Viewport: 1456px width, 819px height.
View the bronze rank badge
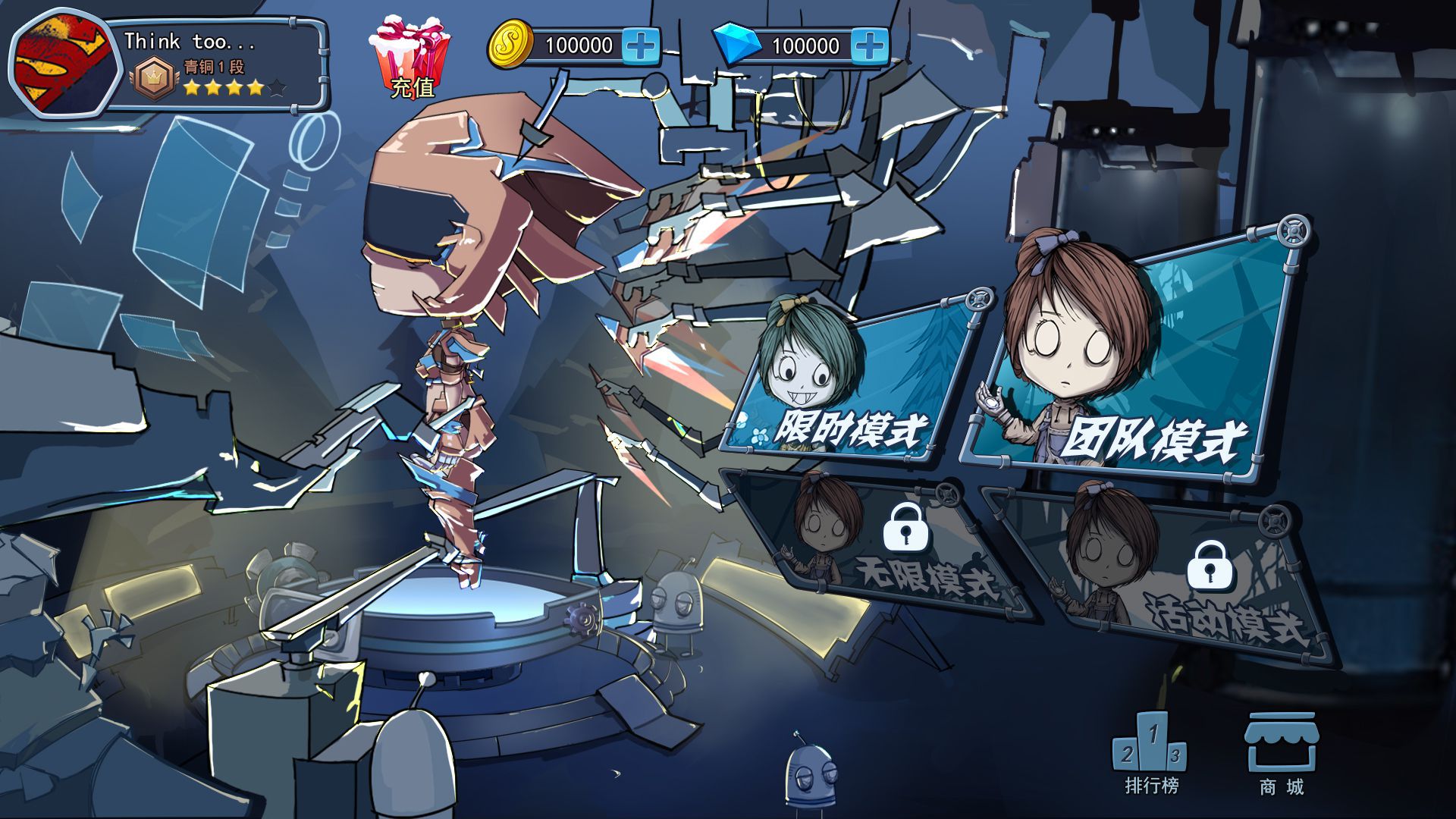pyautogui.click(x=154, y=78)
